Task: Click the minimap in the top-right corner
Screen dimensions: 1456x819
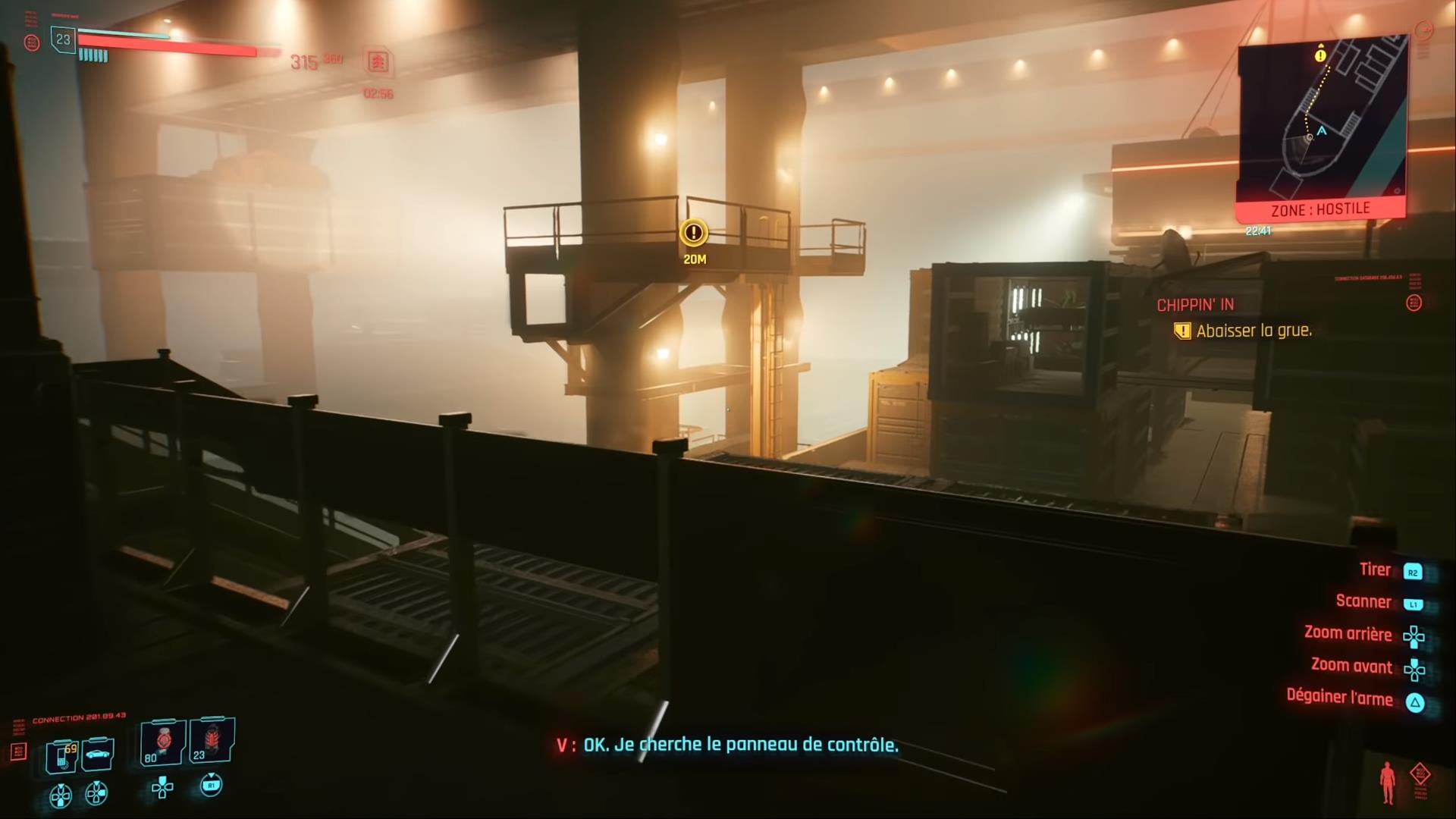Action: (x=1321, y=121)
